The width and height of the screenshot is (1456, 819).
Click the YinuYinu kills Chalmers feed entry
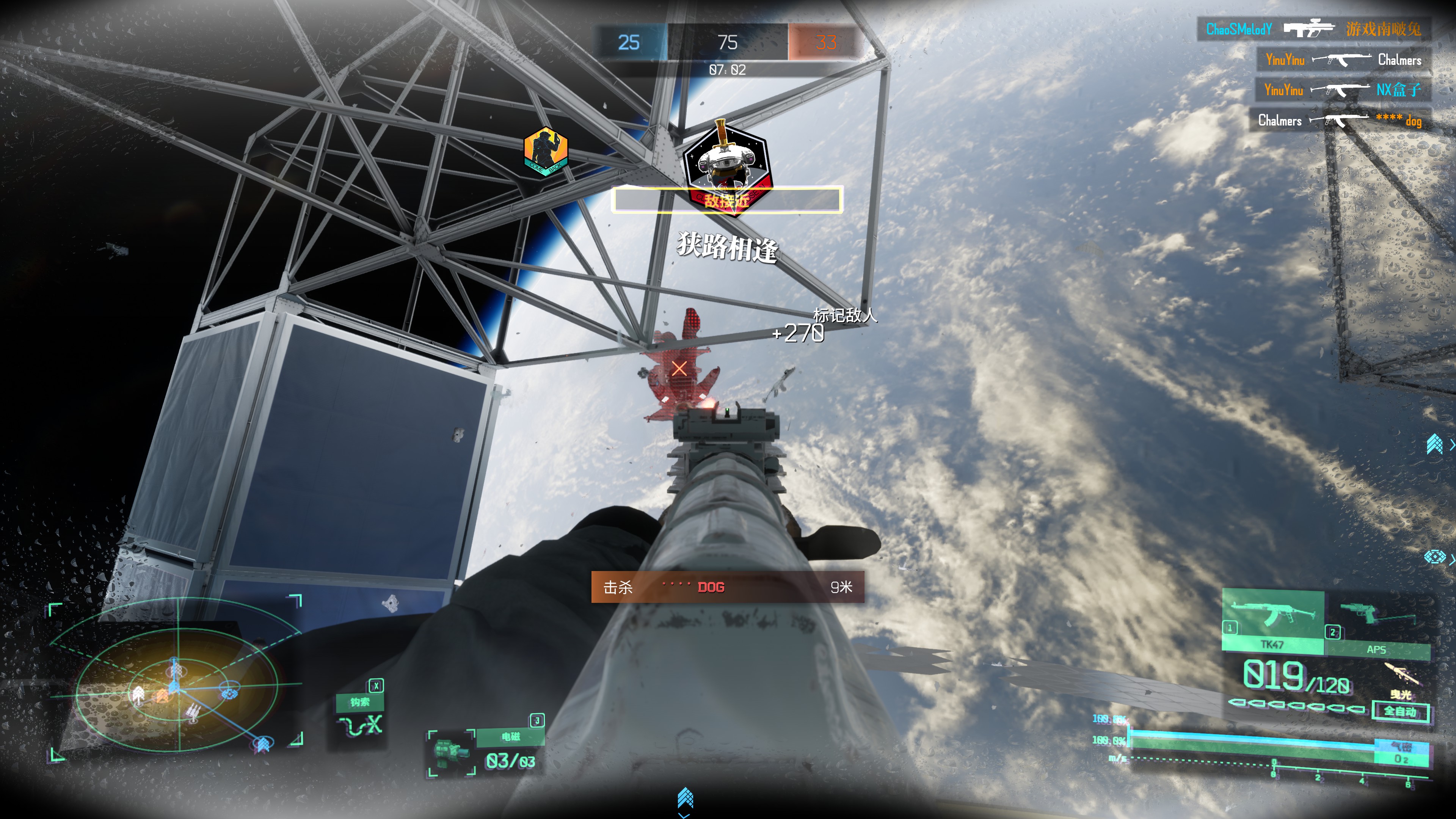(1343, 60)
